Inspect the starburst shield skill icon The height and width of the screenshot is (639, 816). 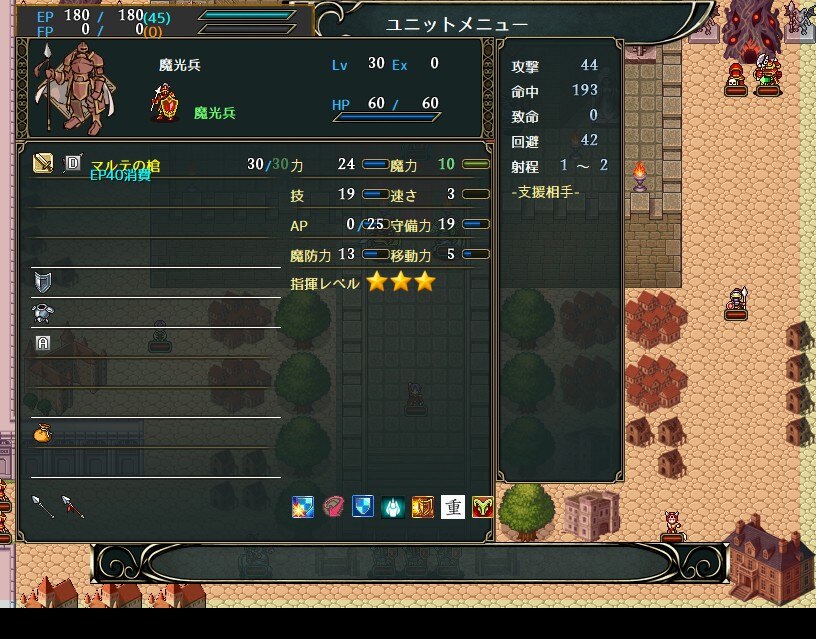[303, 507]
